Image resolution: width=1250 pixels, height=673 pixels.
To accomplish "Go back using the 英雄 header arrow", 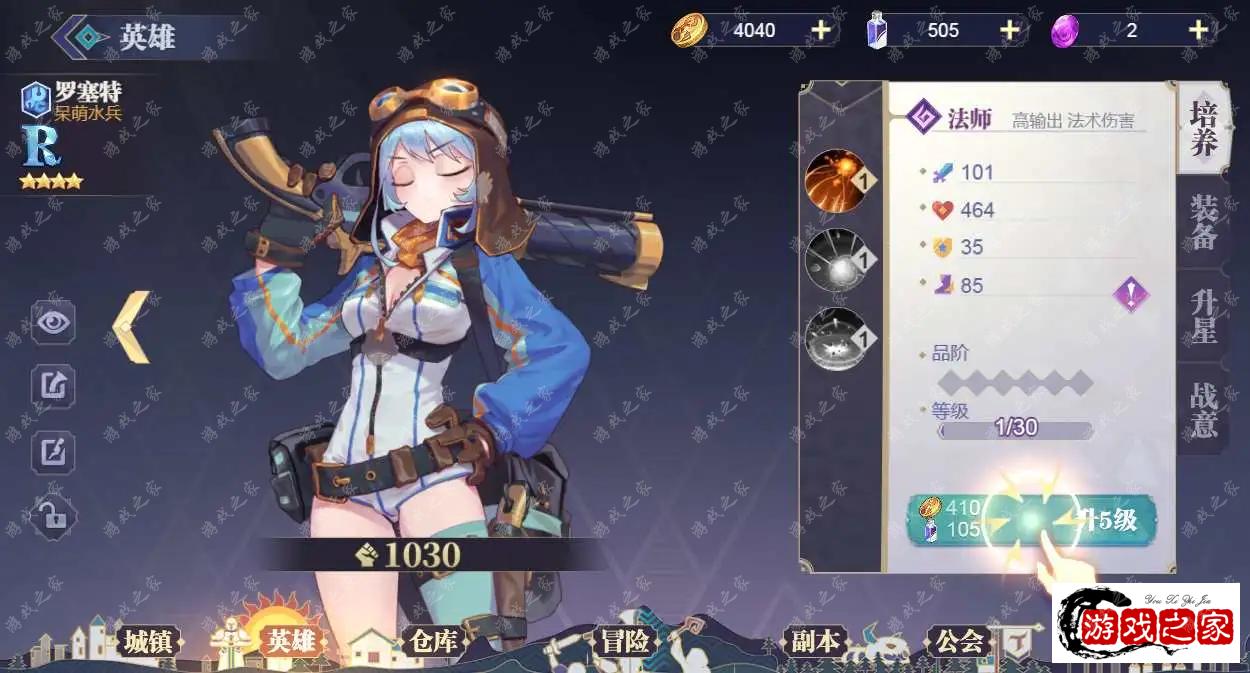I will pyautogui.click(x=73, y=37).
